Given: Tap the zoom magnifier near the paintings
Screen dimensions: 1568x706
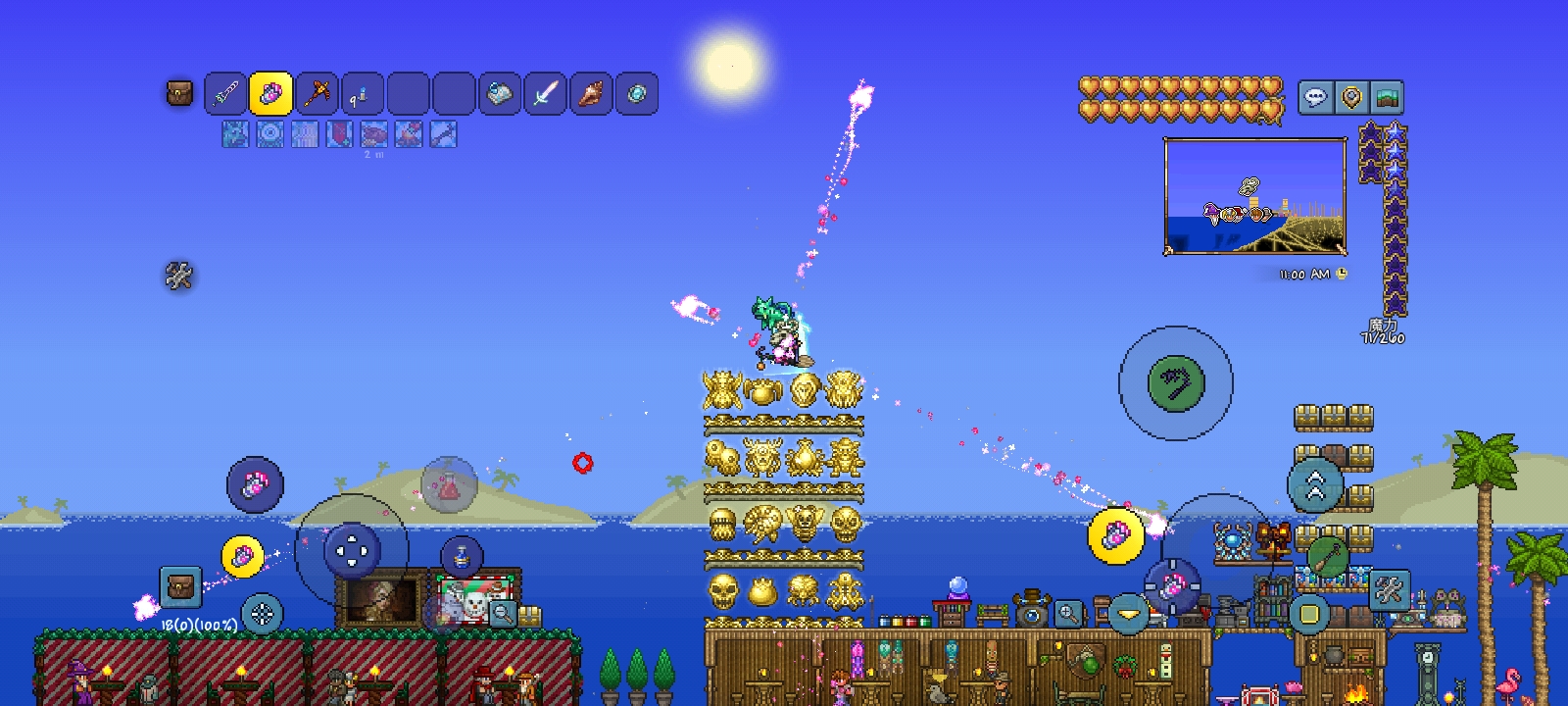Looking at the screenshot, I should point(502,614).
